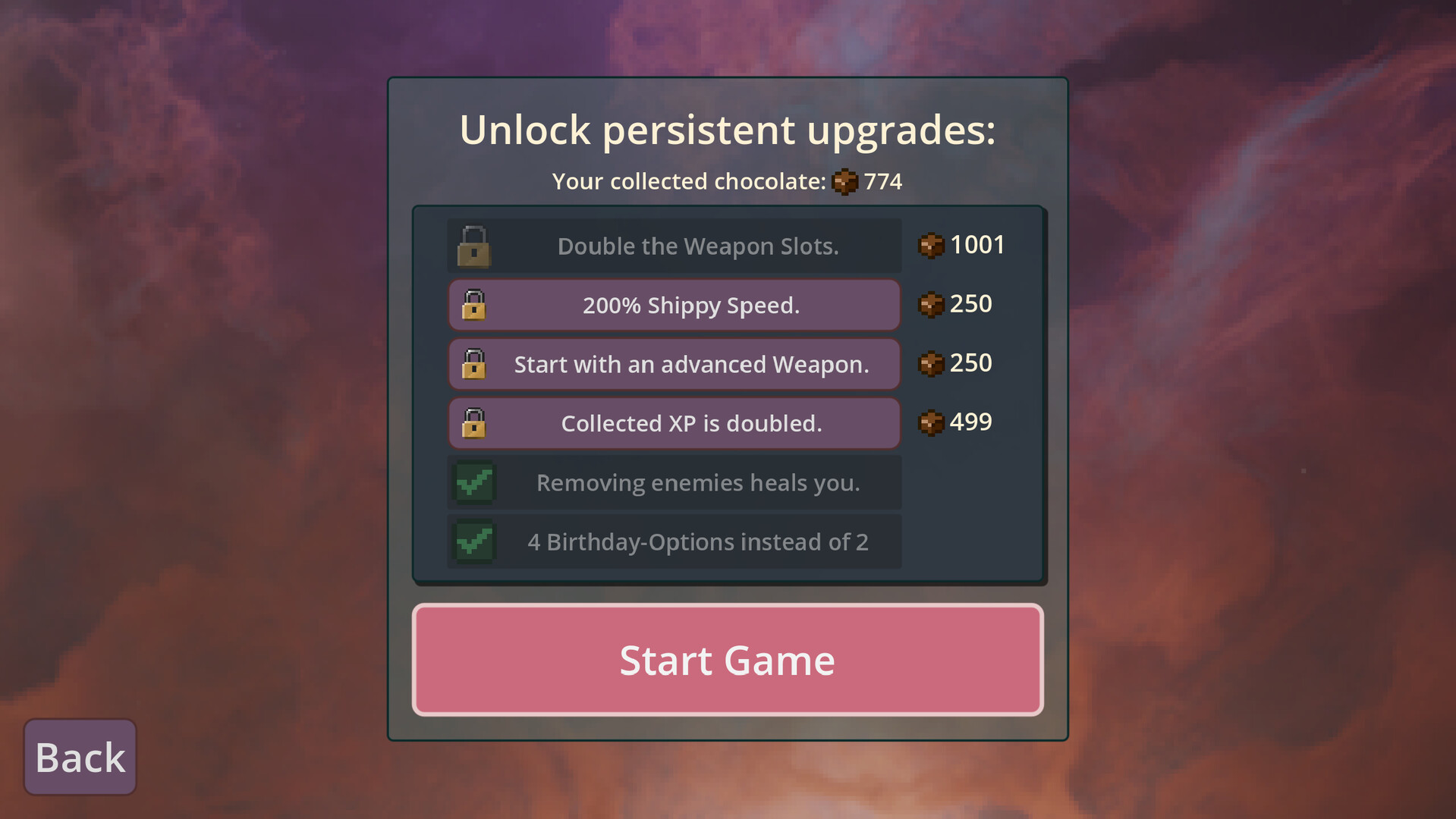Viewport: 1456px width, 819px height.
Task: Click the lock on Start with advanced Weapon
Action: (473, 364)
